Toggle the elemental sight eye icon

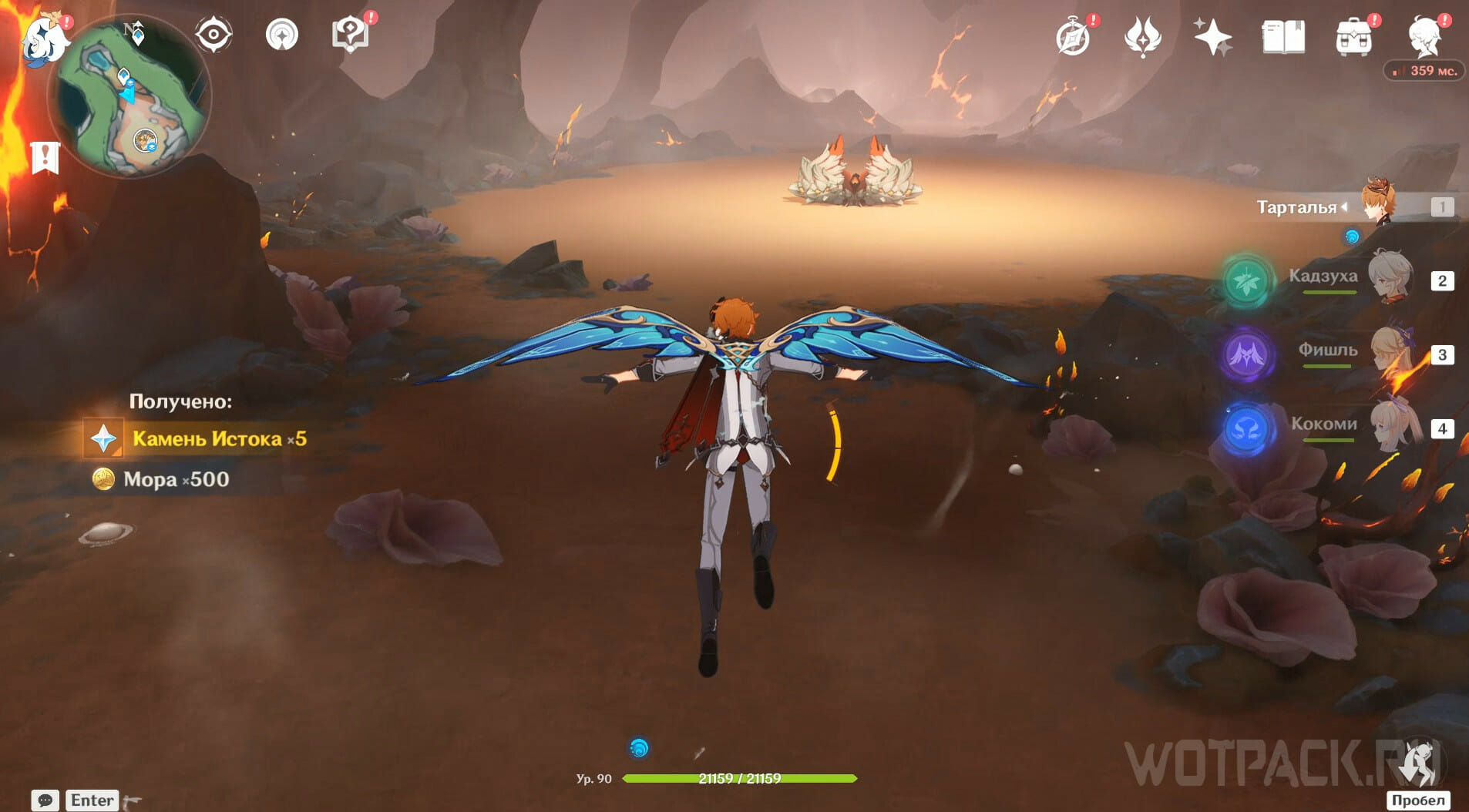(213, 35)
